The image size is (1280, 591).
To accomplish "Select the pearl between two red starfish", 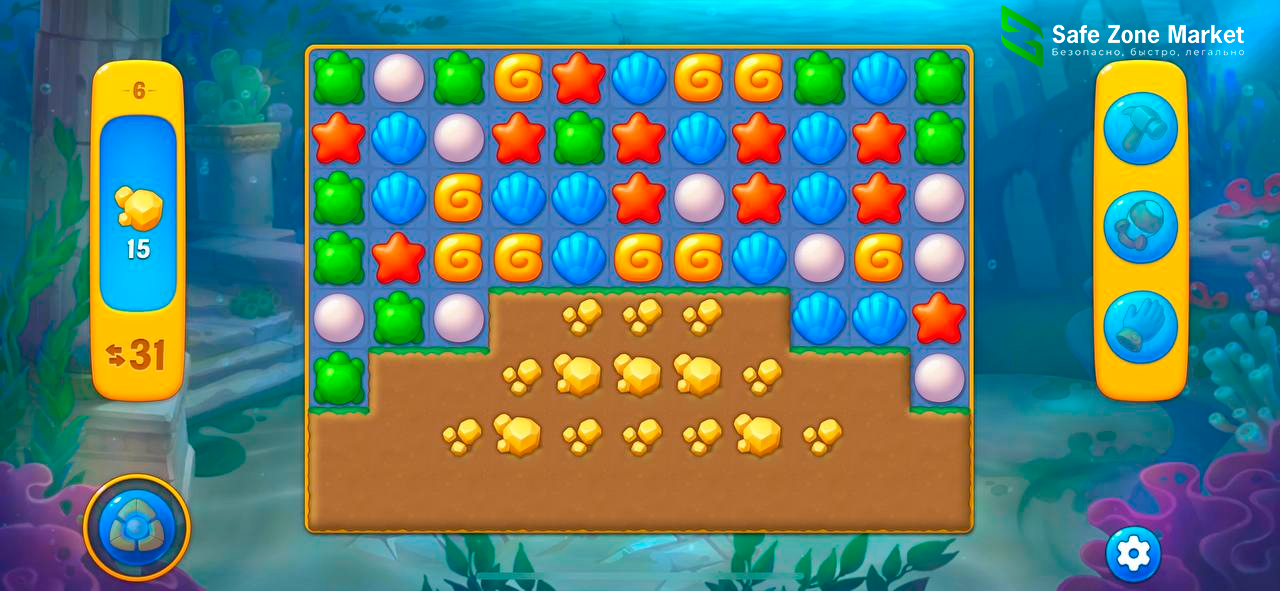I will click(699, 198).
